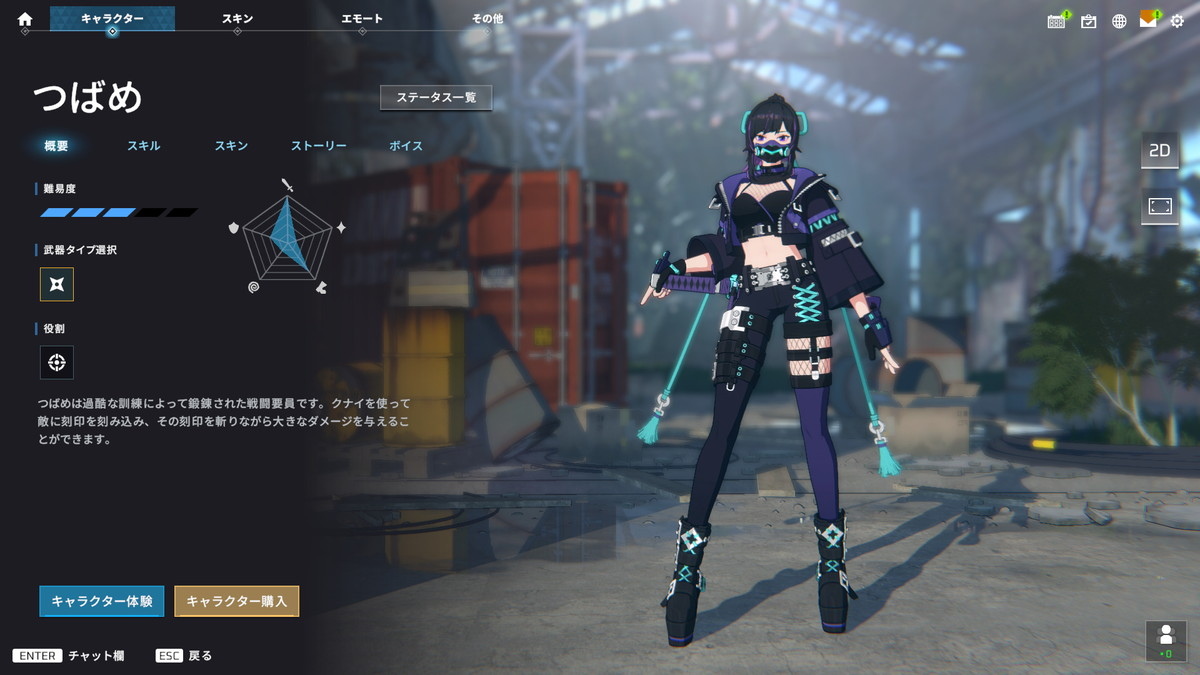Switch to the その他 top tab
1200x675 pixels.
click(x=487, y=19)
